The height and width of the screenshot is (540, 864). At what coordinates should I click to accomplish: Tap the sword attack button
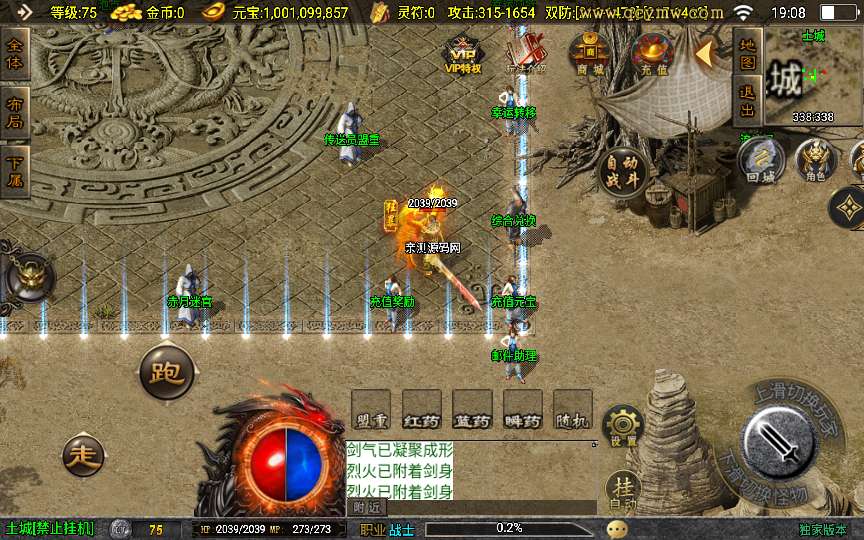pos(780,440)
